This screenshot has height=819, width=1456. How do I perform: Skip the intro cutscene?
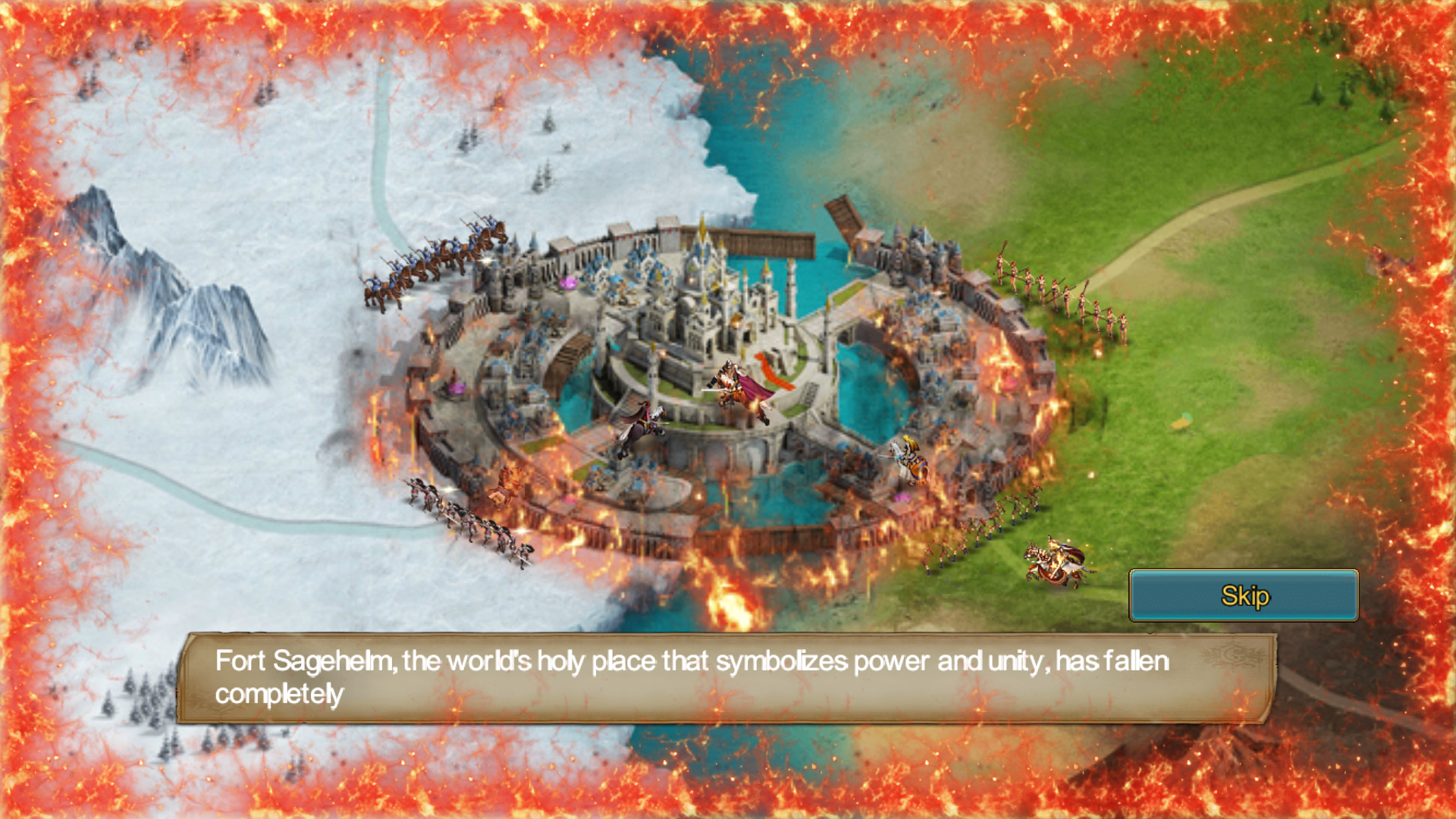(1244, 596)
